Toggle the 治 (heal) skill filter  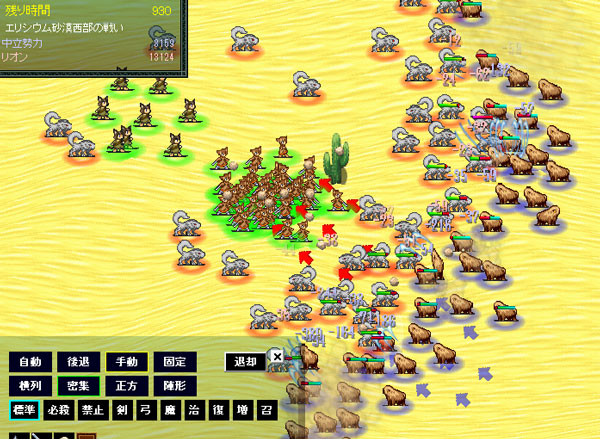196,410
